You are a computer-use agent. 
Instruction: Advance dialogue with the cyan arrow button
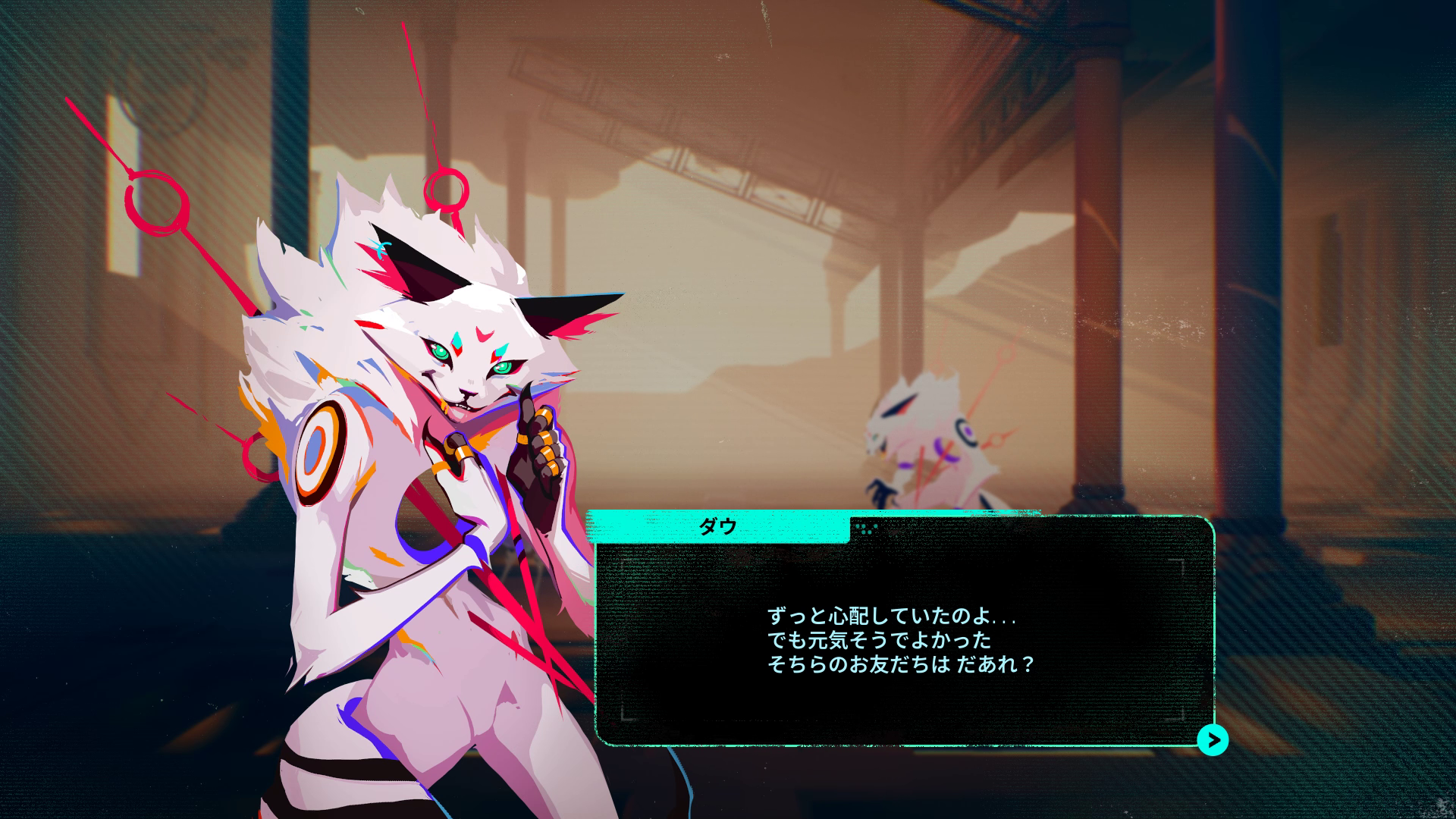click(x=1213, y=739)
